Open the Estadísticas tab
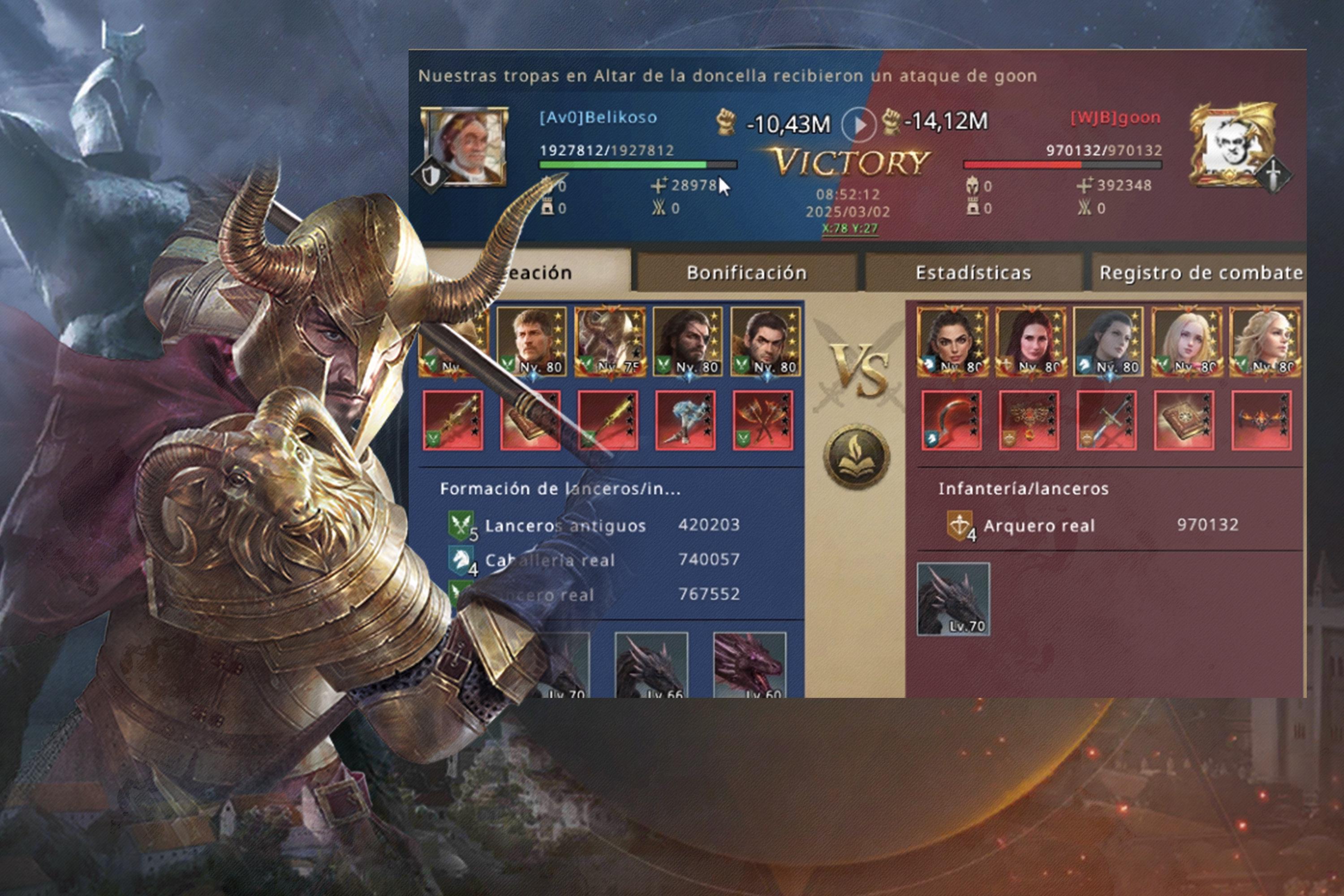 click(x=973, y=272)
